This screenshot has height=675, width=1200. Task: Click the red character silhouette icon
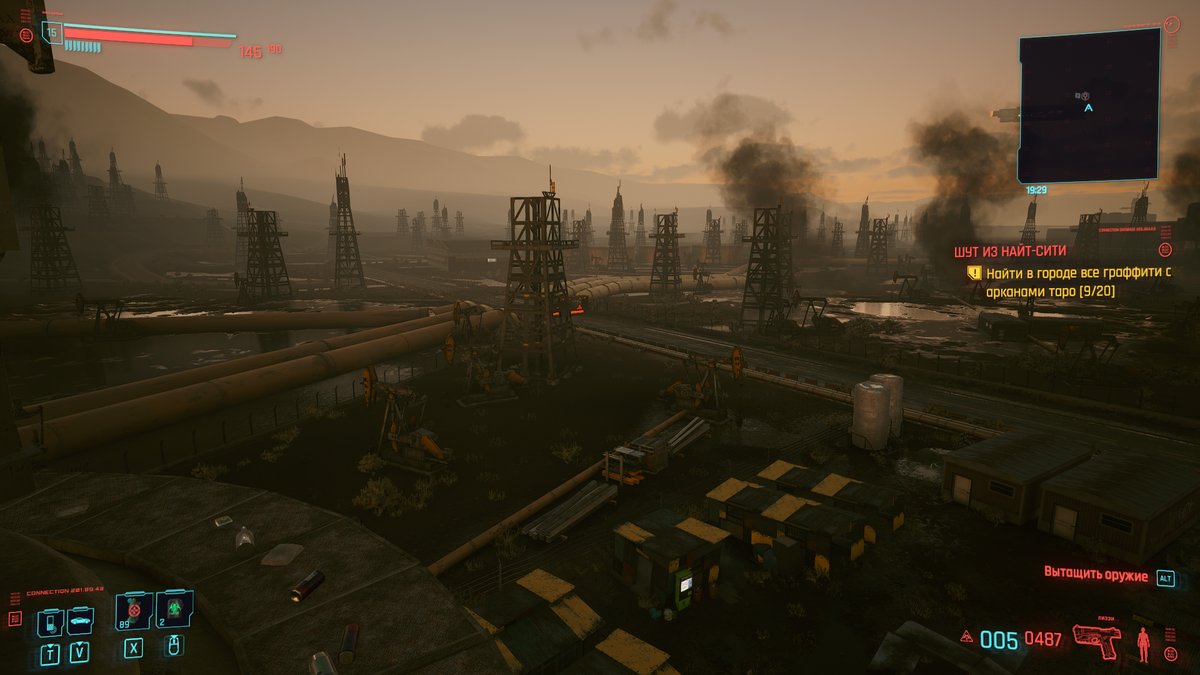(1142, 645)
